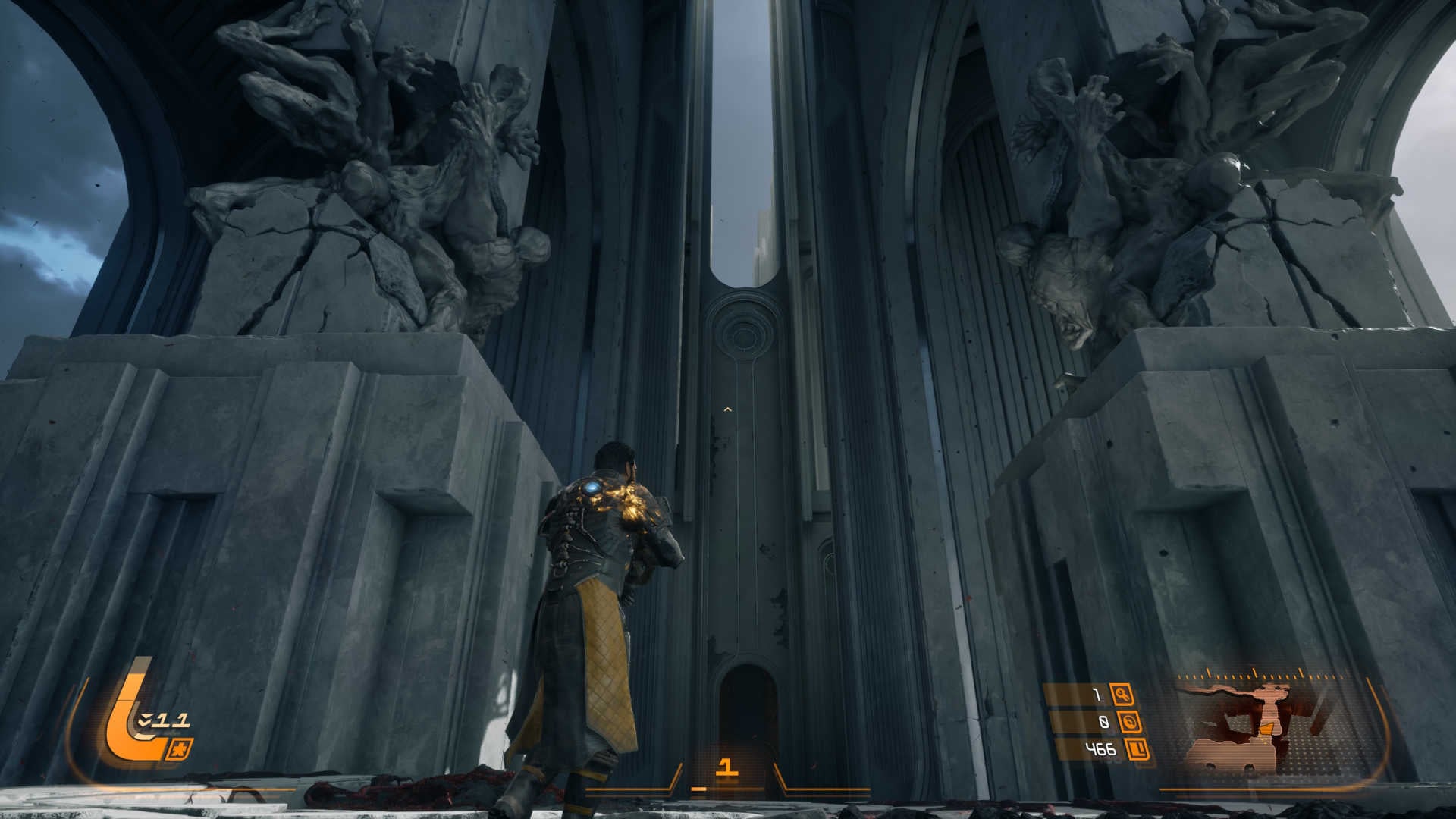1456x819 pixels.
Task: Click the star badge icon near level indicator
Action: [183, 748]
